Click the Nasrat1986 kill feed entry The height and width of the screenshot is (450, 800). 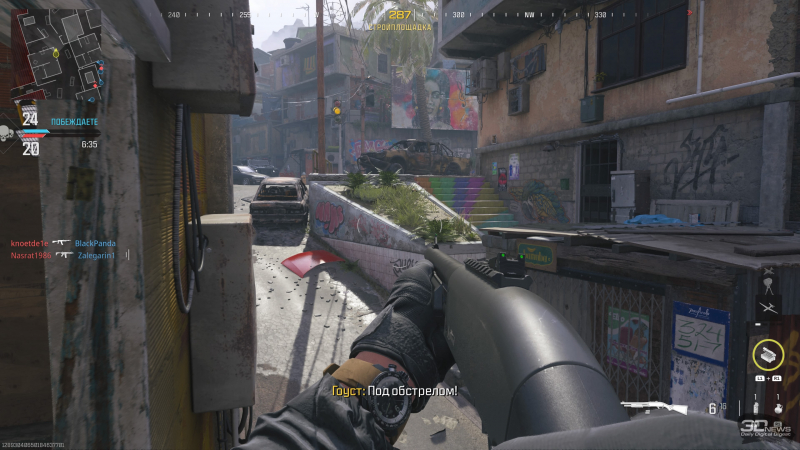point(30,255)
